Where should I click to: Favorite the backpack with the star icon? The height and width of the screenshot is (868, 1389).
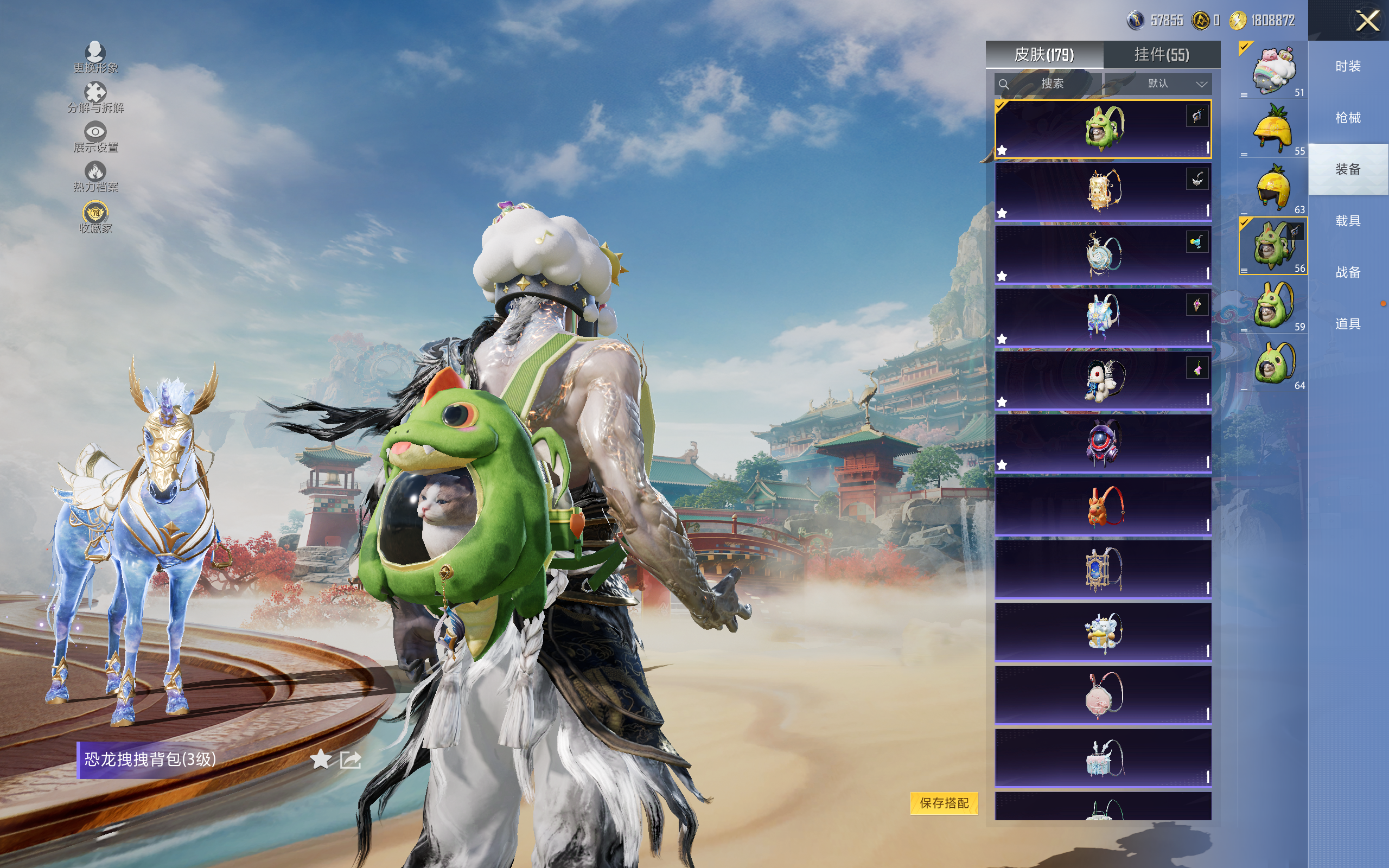point(320,759)
